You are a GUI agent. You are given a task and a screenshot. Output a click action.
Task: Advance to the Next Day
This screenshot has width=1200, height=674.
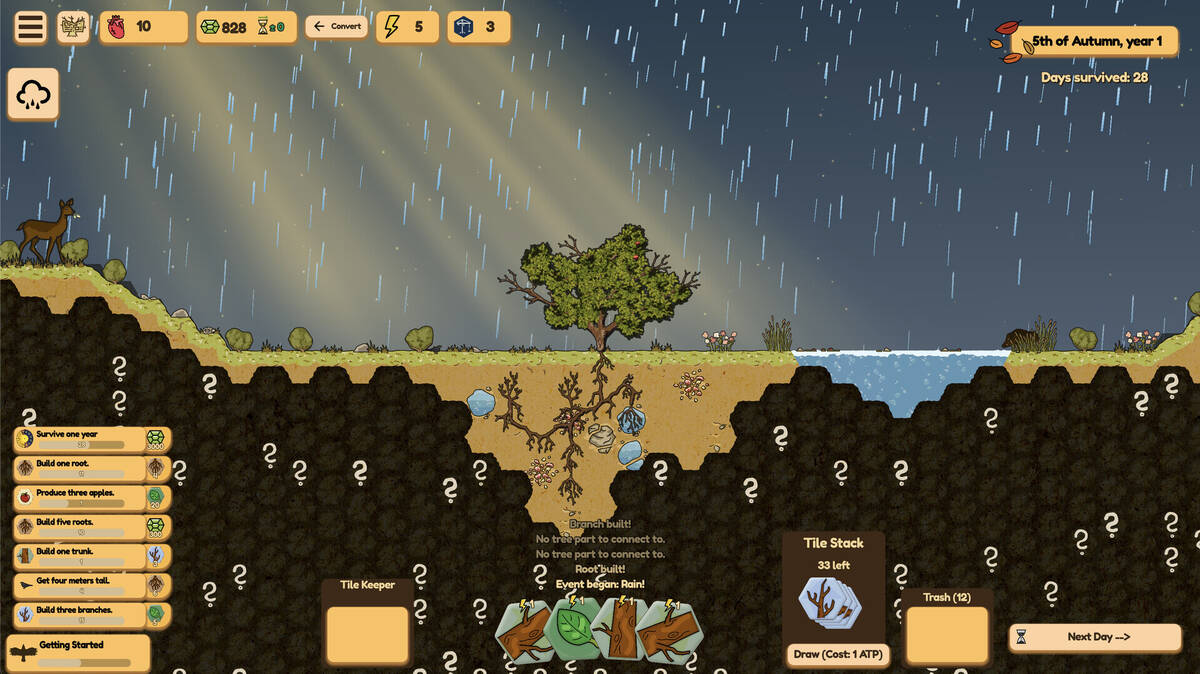[x=1095, y=637]
